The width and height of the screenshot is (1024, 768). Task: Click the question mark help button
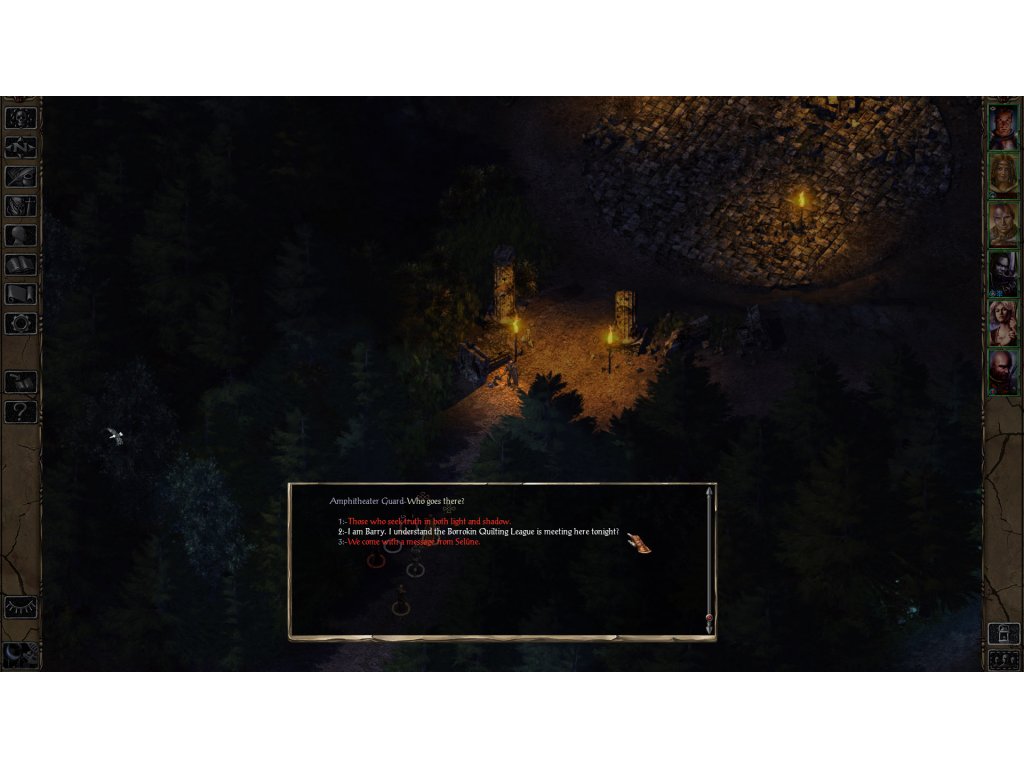21,411
